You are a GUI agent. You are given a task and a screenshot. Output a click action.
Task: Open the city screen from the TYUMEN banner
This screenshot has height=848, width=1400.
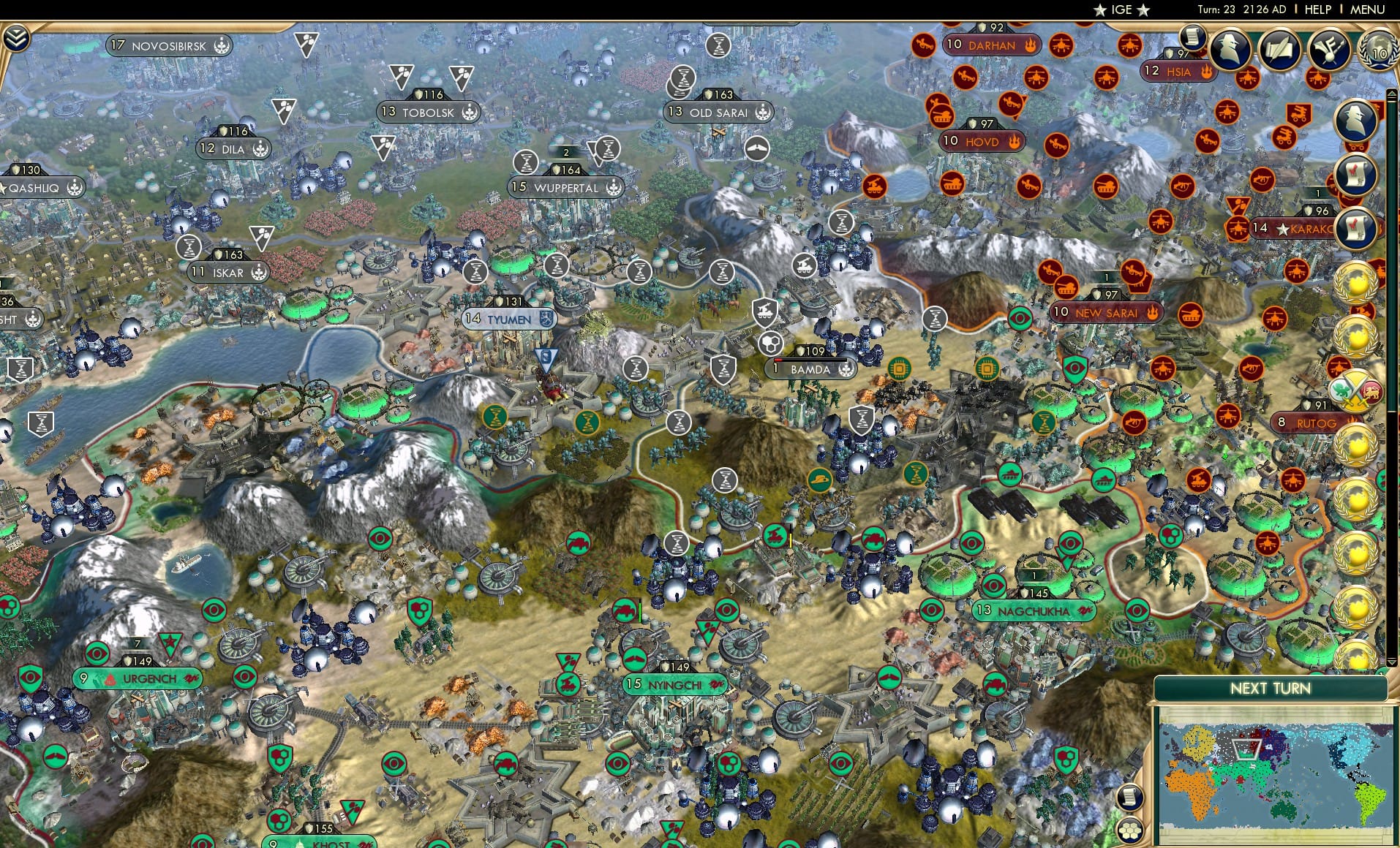click(510, 319)
